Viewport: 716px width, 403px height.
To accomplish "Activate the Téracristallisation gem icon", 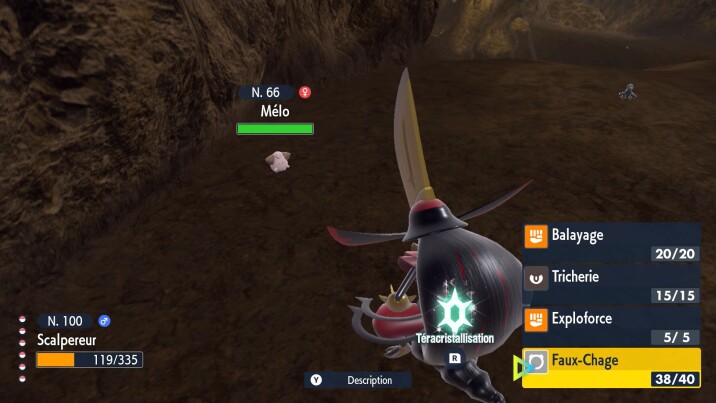I will coord(454,311).
